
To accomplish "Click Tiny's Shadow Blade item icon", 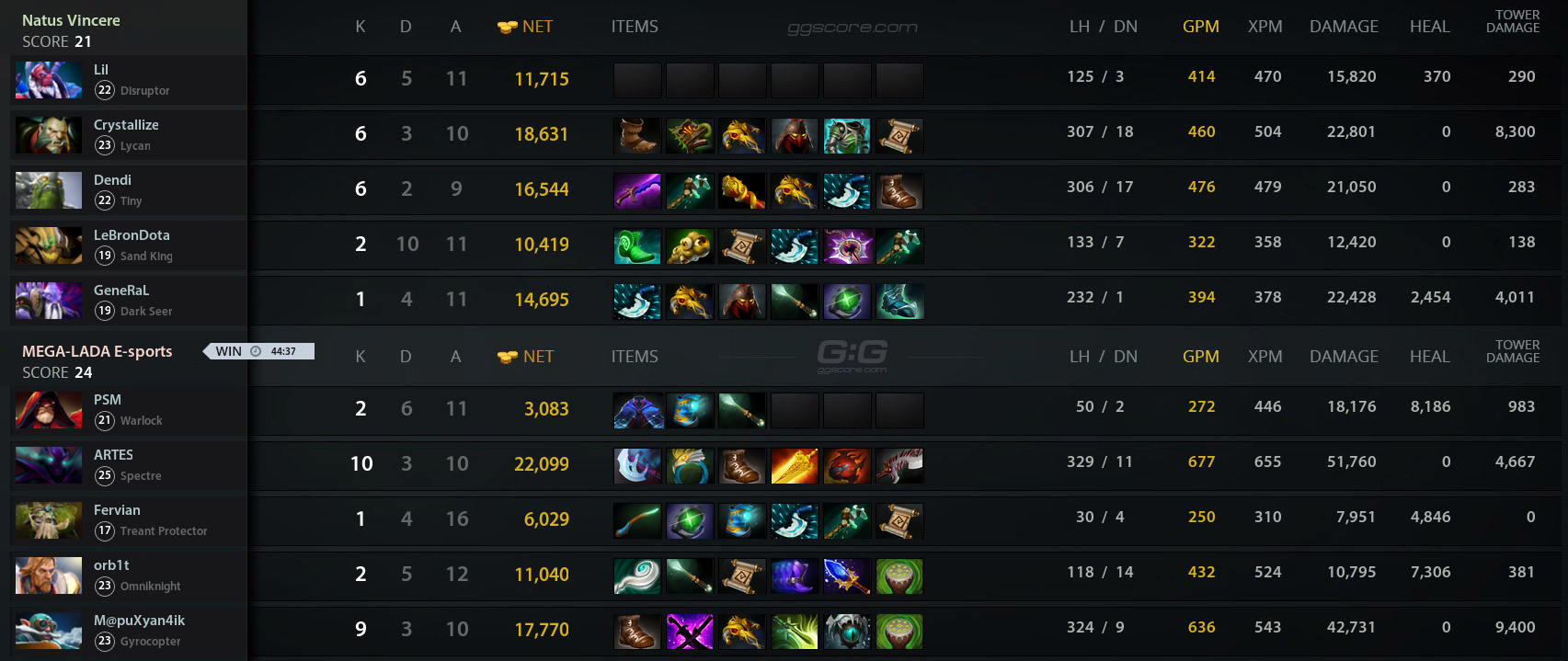I will pyautogui.click(x=637, y=191).
